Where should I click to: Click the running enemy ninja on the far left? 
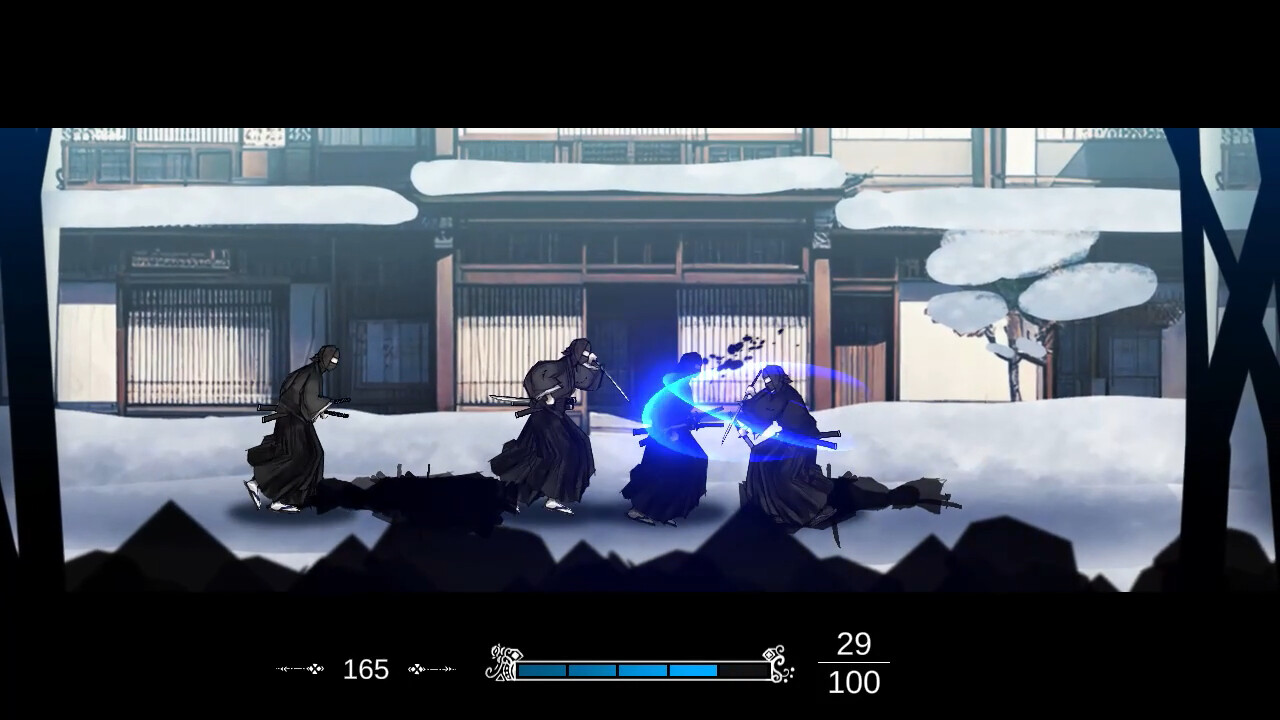[295, 430]
